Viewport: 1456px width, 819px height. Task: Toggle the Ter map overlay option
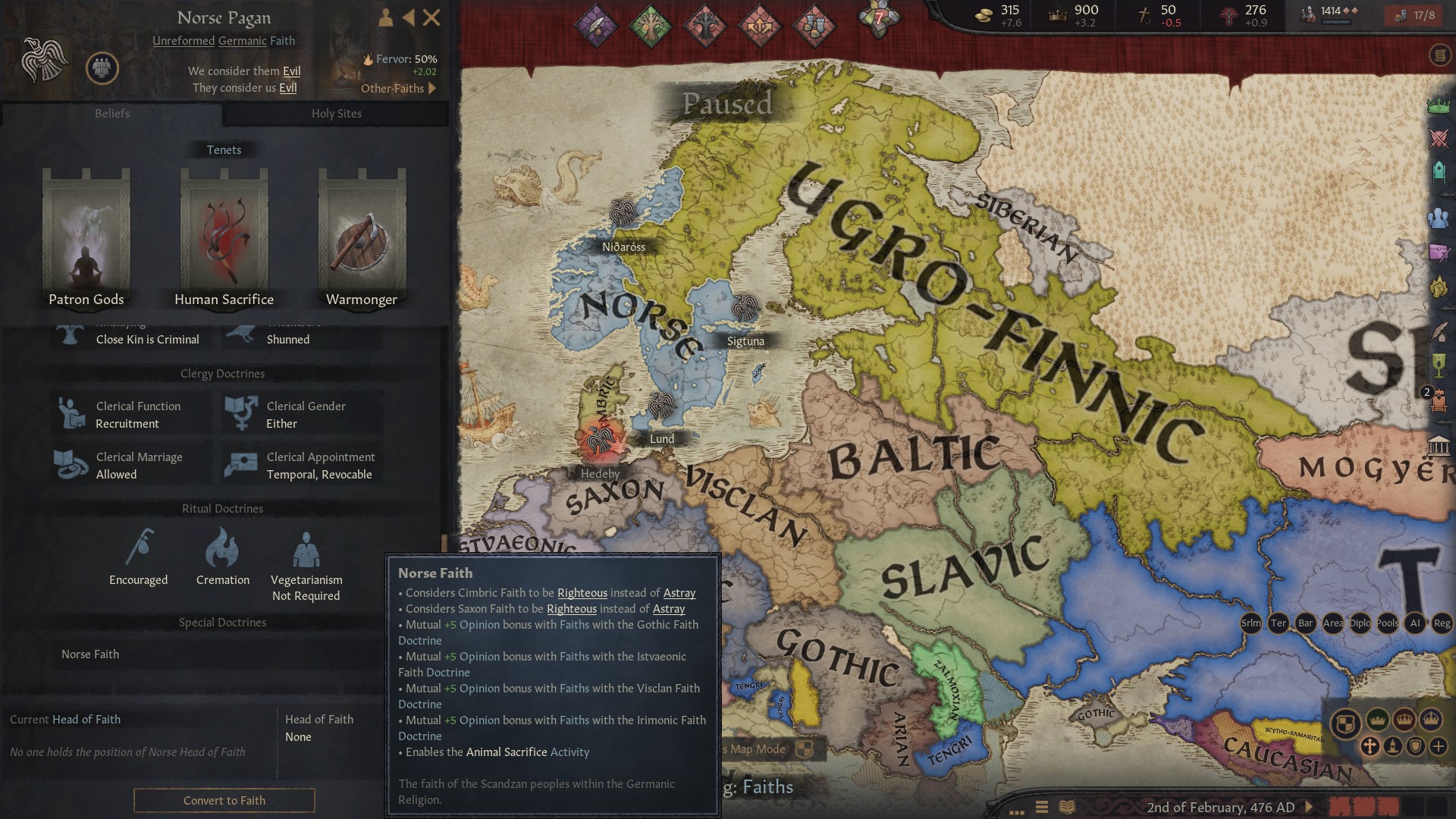(x=1279, y=623)
